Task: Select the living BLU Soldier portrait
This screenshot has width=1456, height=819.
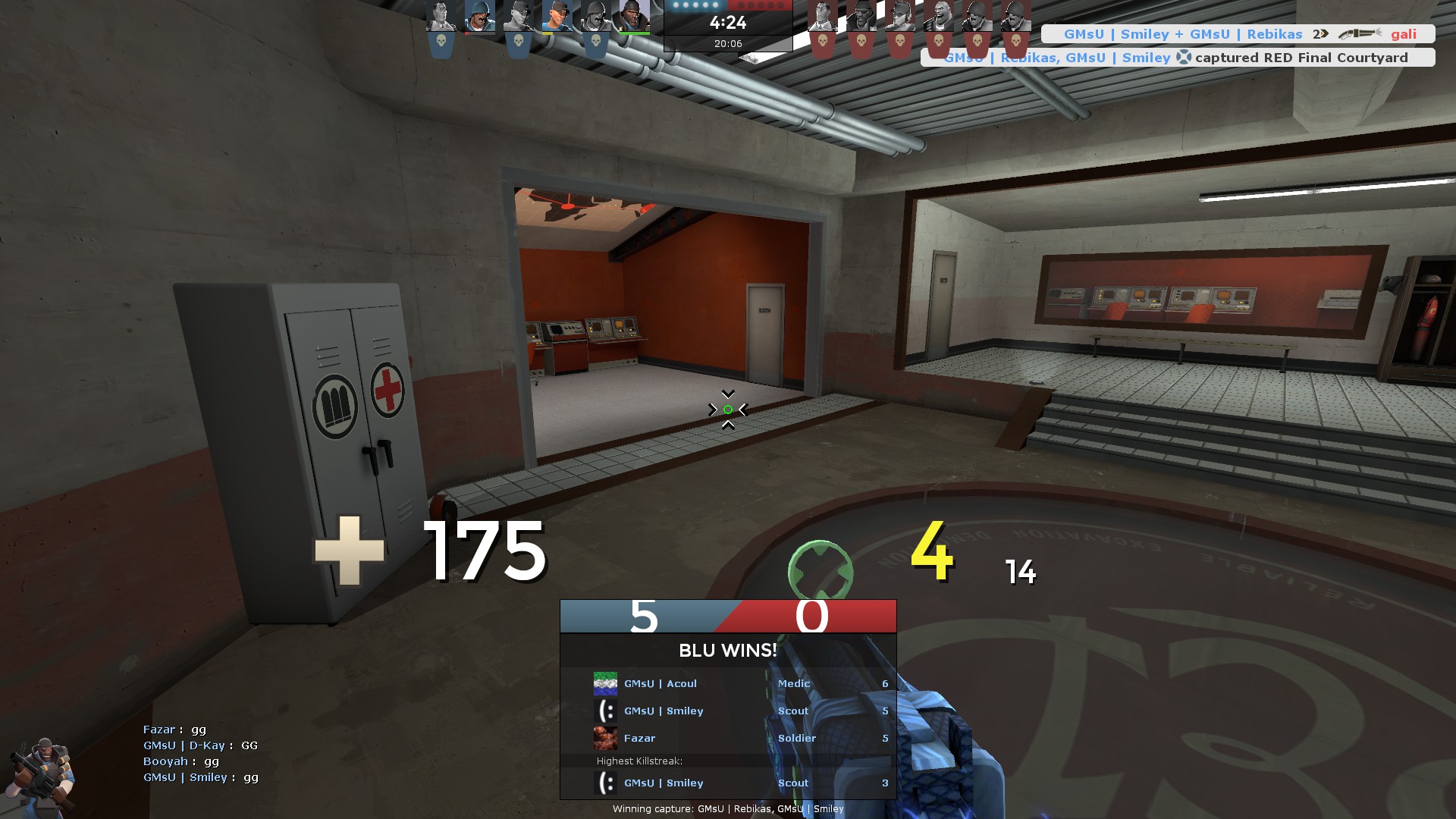Action: 479,17
